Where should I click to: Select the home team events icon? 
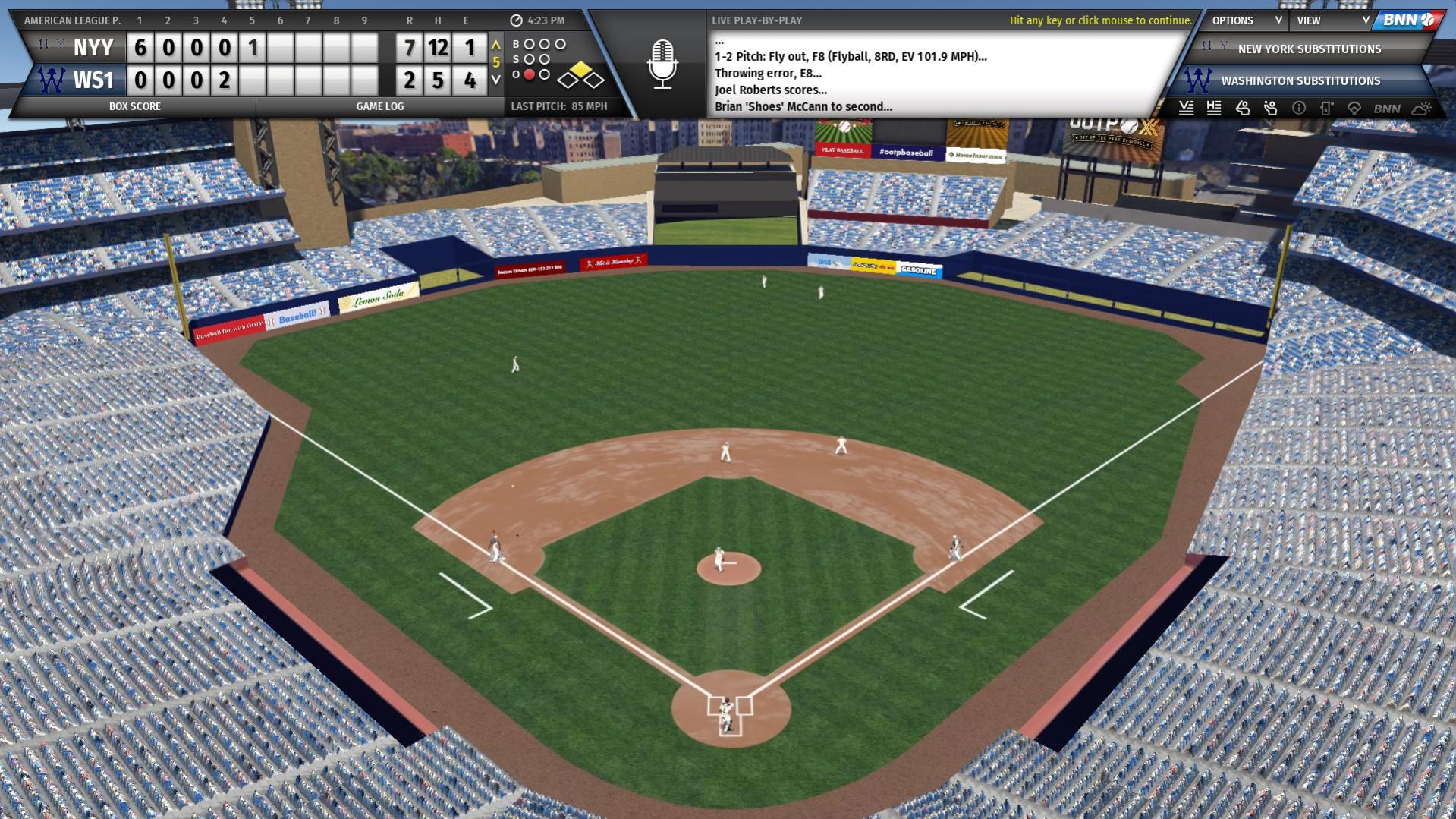pos(1214,109)
